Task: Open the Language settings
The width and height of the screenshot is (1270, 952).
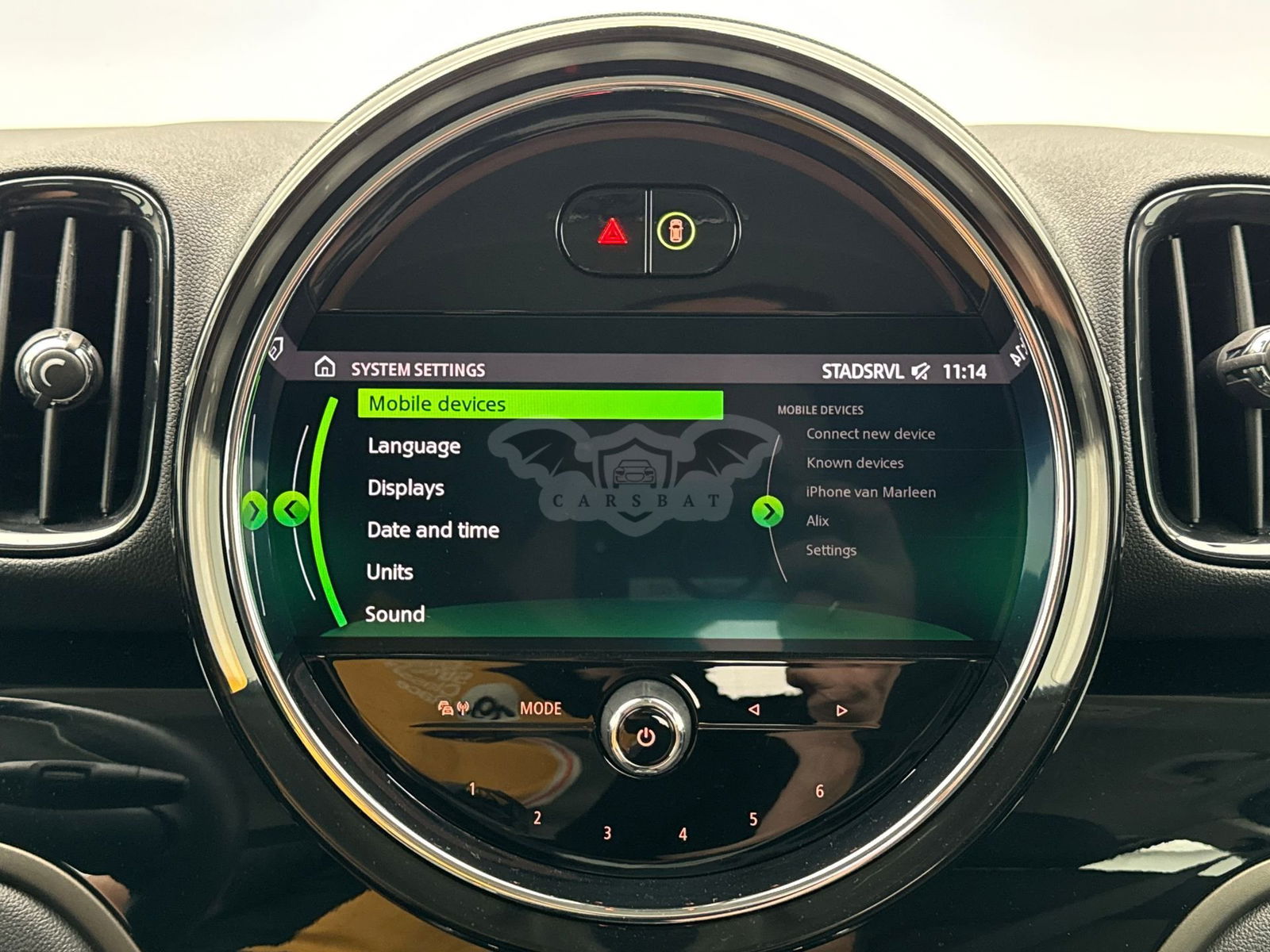Action: [x=414, y=446]
